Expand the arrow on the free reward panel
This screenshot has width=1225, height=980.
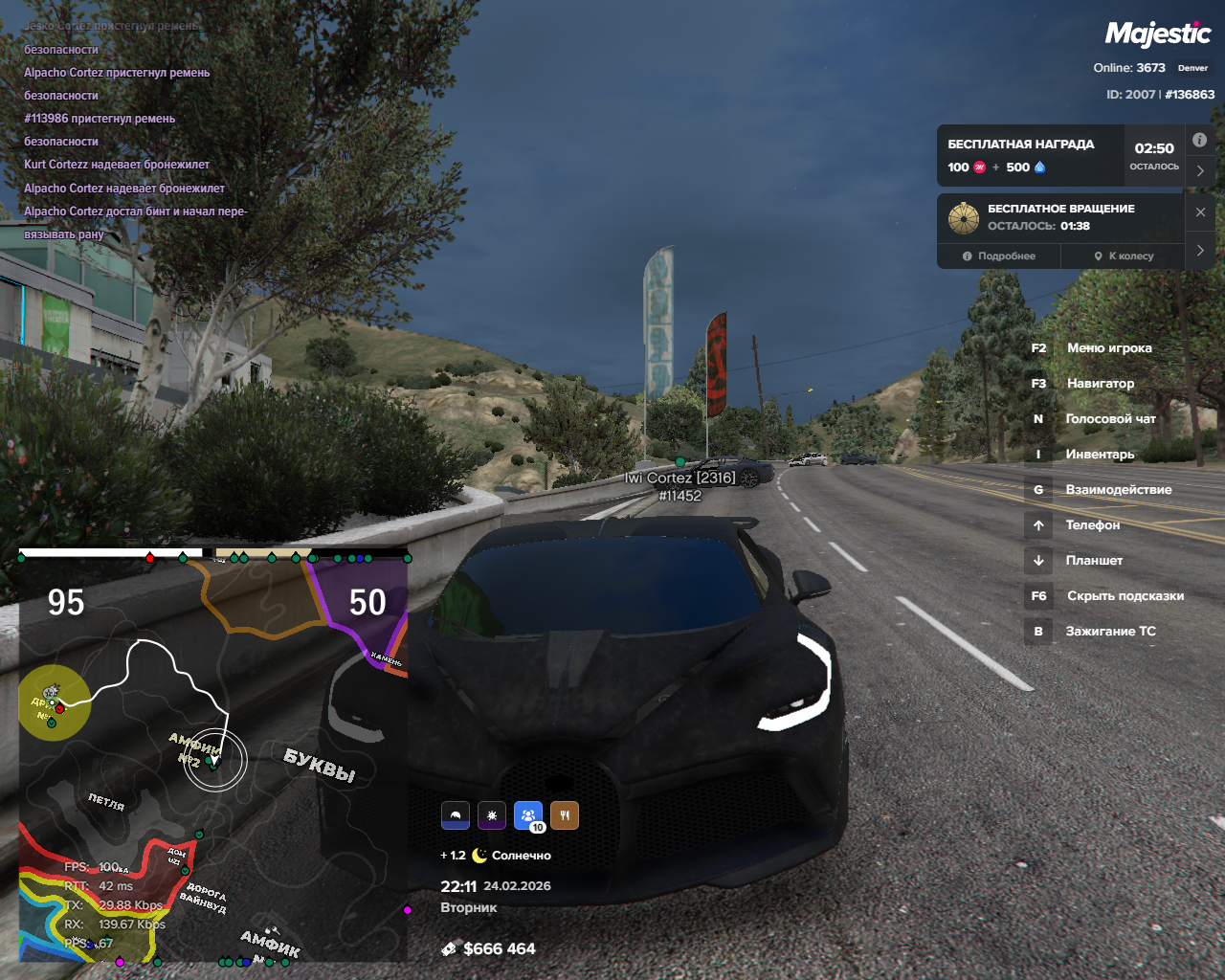click(x=1200, y=170)
